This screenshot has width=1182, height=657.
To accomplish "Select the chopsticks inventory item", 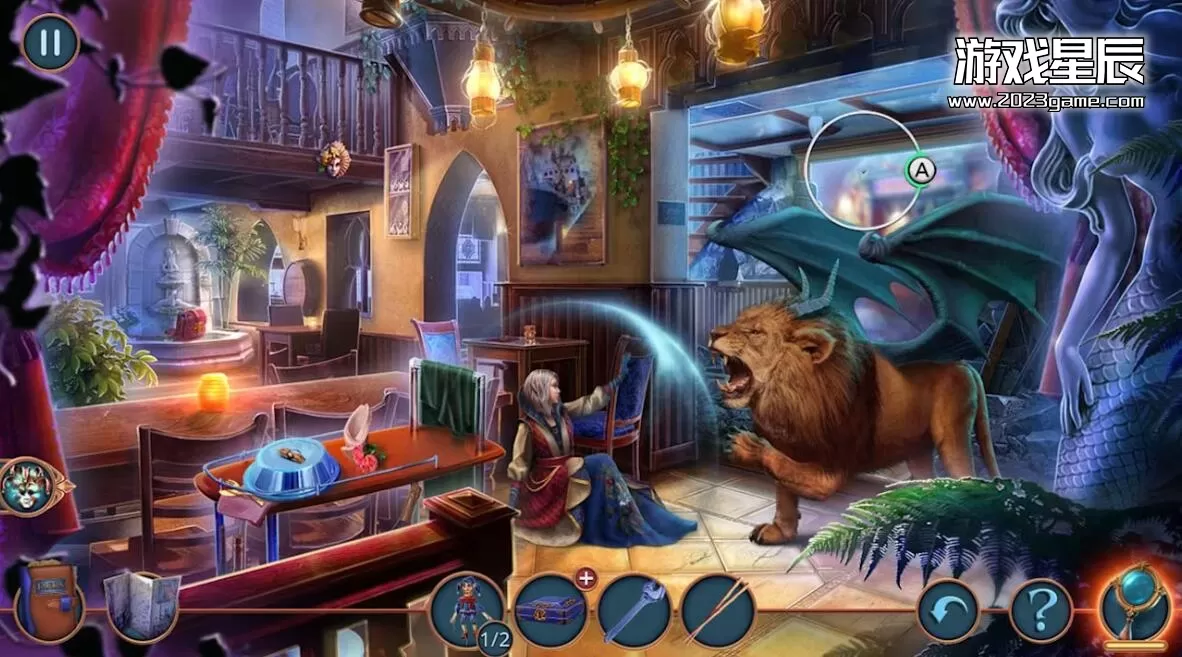I will coord(719,611).
